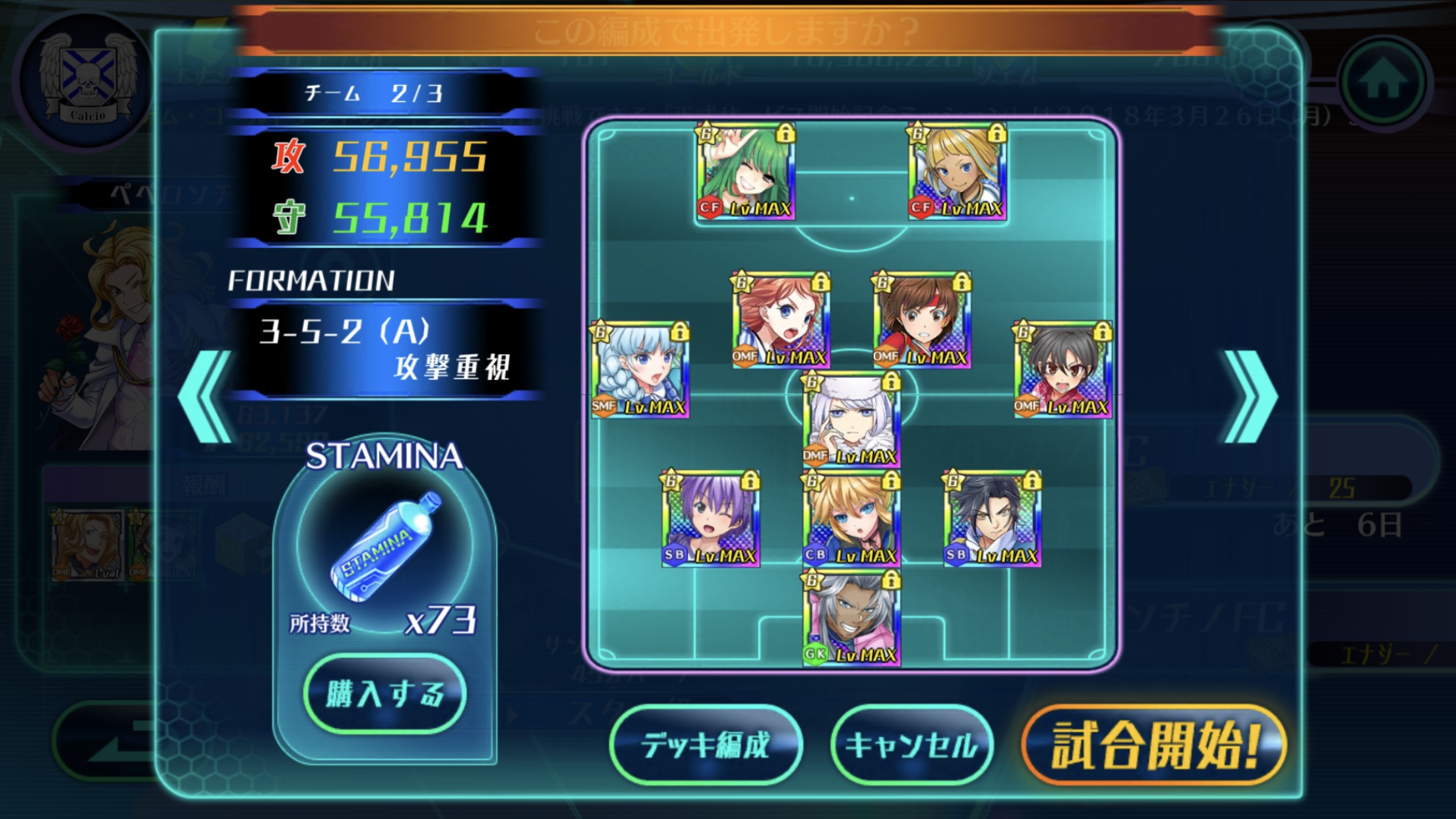Viewport: 1456px width, 819px height.
Task: Start the match with 試合開始! button
Action: coord(1154,745)
